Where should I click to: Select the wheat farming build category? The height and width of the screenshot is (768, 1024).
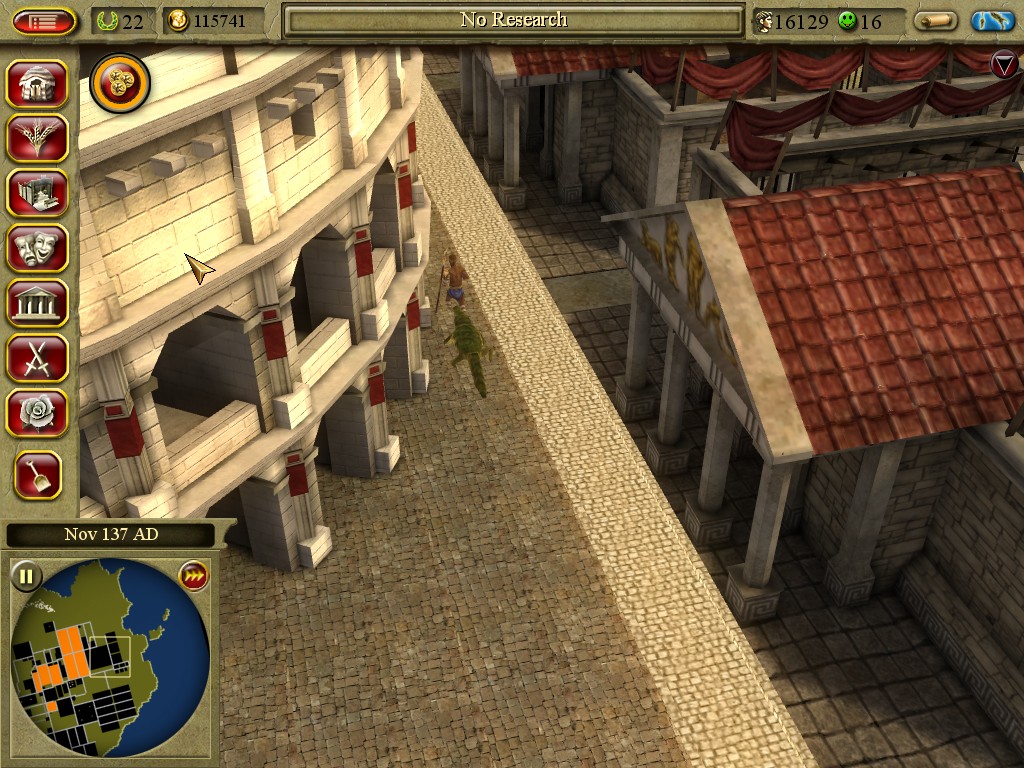coord(38,138)
